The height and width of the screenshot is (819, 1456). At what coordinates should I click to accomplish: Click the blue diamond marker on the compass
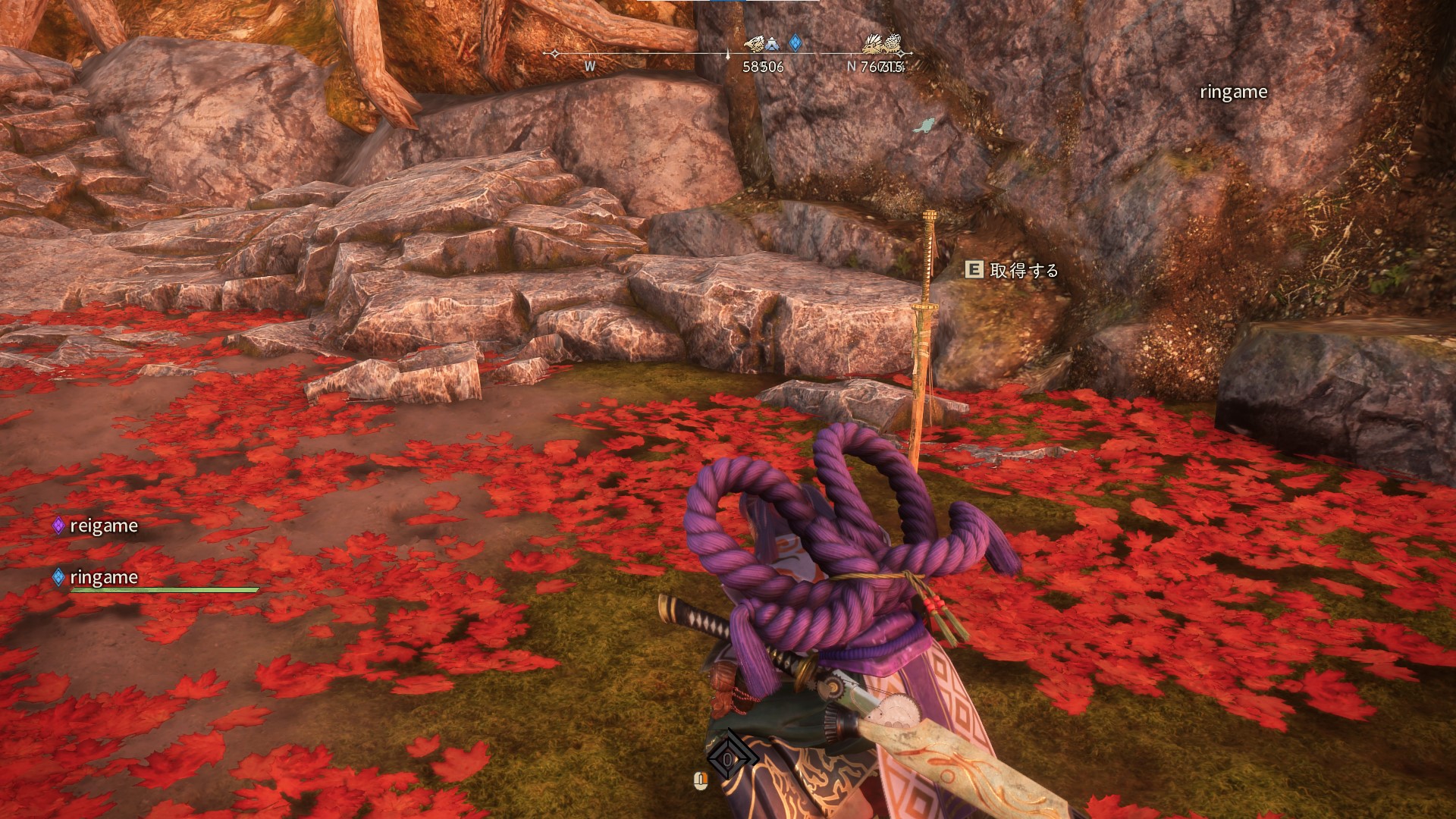[795, 42]
